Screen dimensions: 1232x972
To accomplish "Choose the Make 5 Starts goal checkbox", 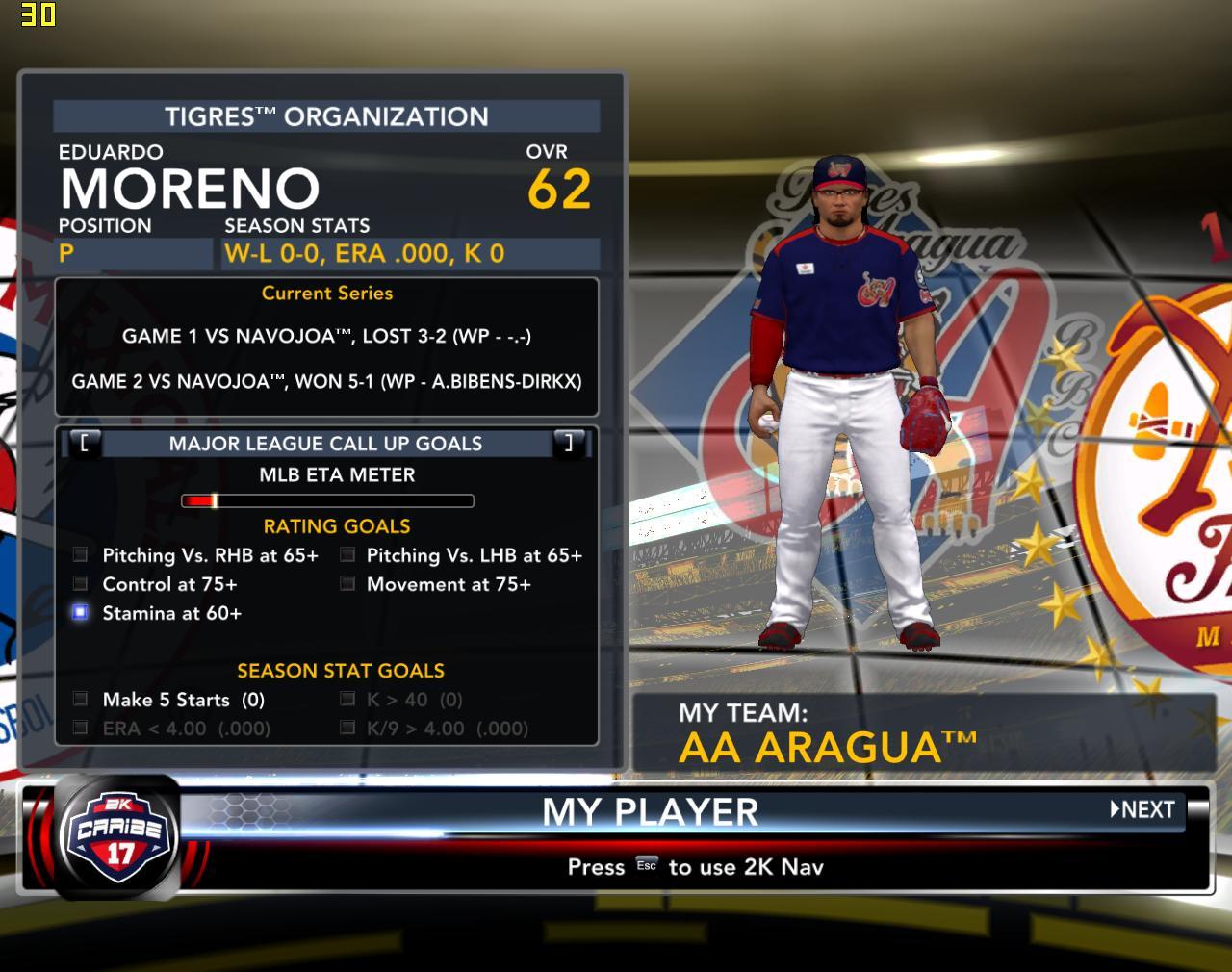I will pos(81,700).
